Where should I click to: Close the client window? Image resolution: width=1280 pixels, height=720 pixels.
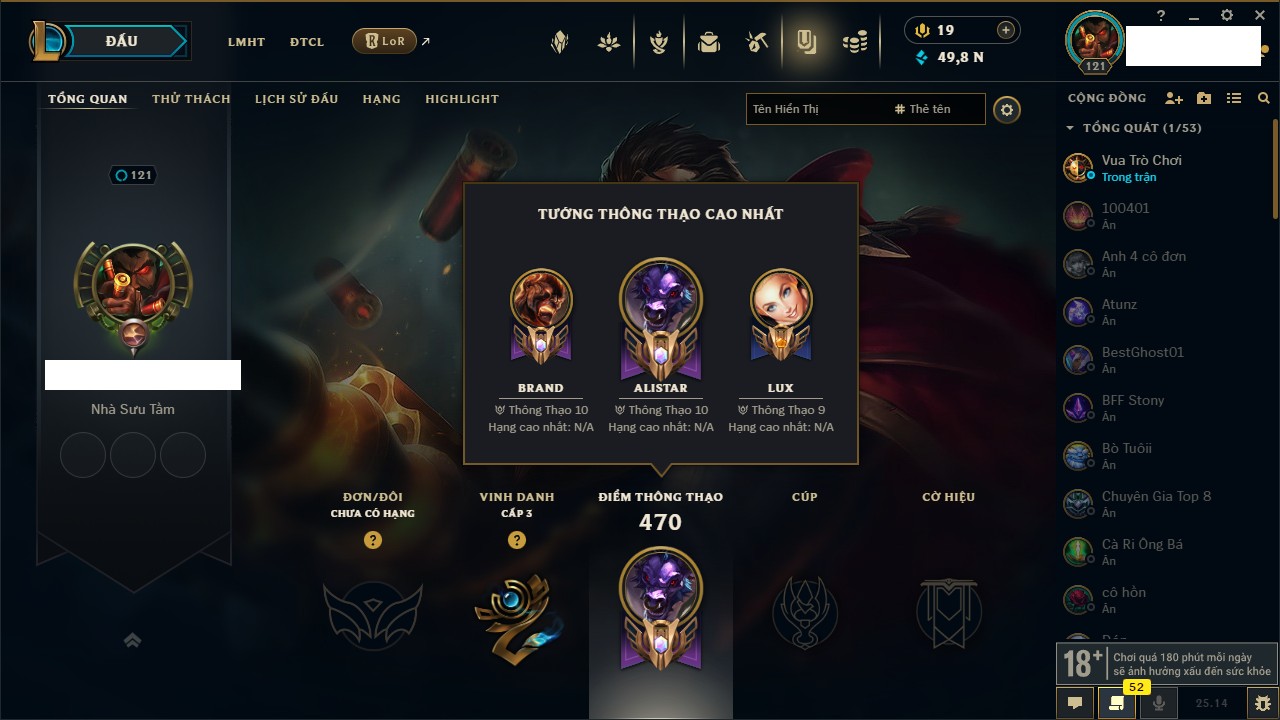pos(1260,16)
